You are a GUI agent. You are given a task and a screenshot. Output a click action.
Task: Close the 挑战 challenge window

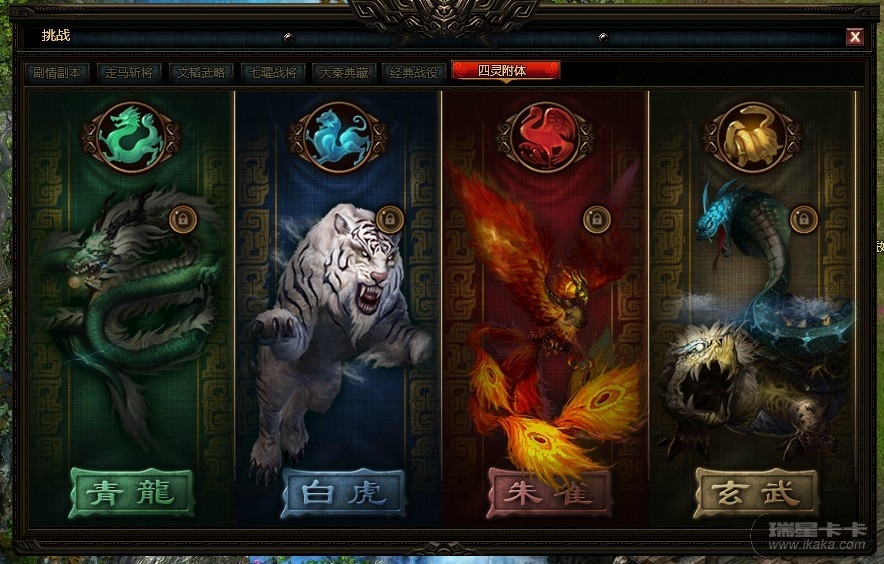click(855, 37)
